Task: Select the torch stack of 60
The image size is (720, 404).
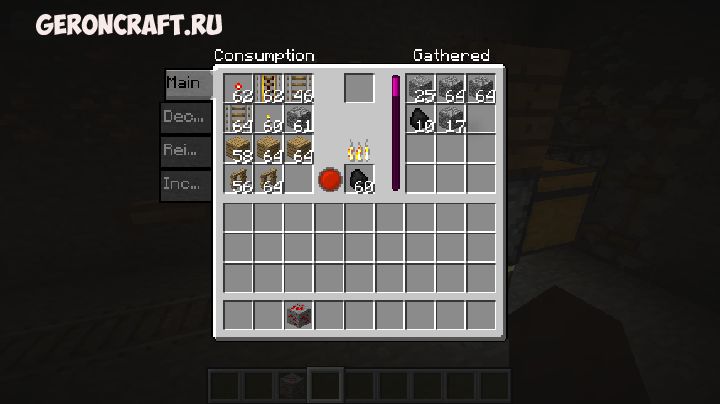Action: (x=269, y=119)
